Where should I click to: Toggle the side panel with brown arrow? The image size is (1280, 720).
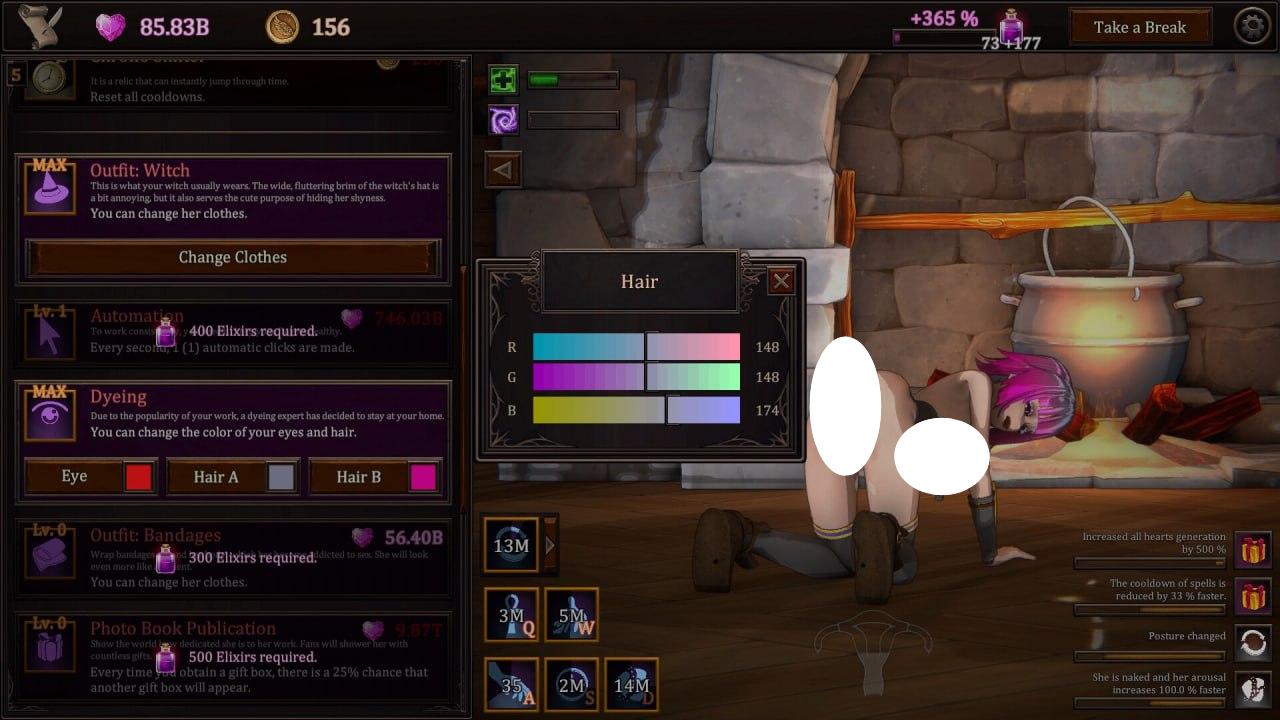tap(503, 169)
